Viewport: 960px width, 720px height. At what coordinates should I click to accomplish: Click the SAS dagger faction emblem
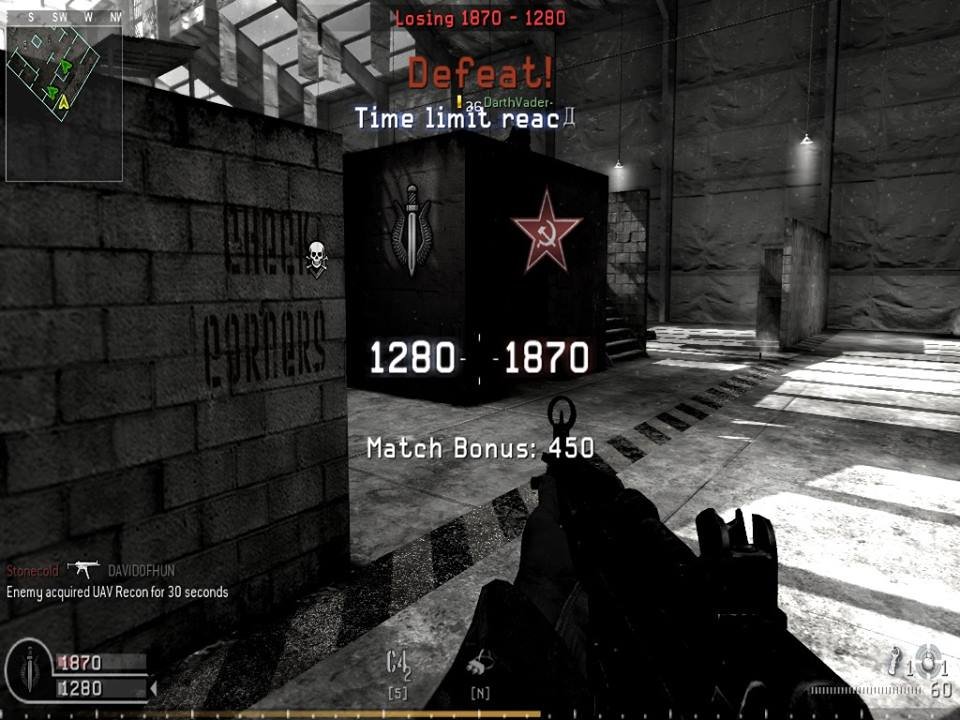pyautogui.click(x=411, y=229)
